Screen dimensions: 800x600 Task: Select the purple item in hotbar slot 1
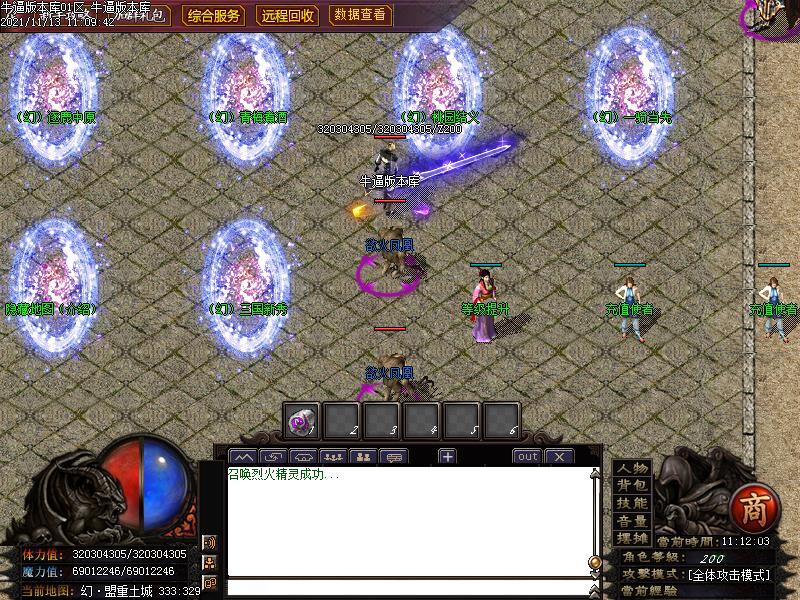(302, 421)
